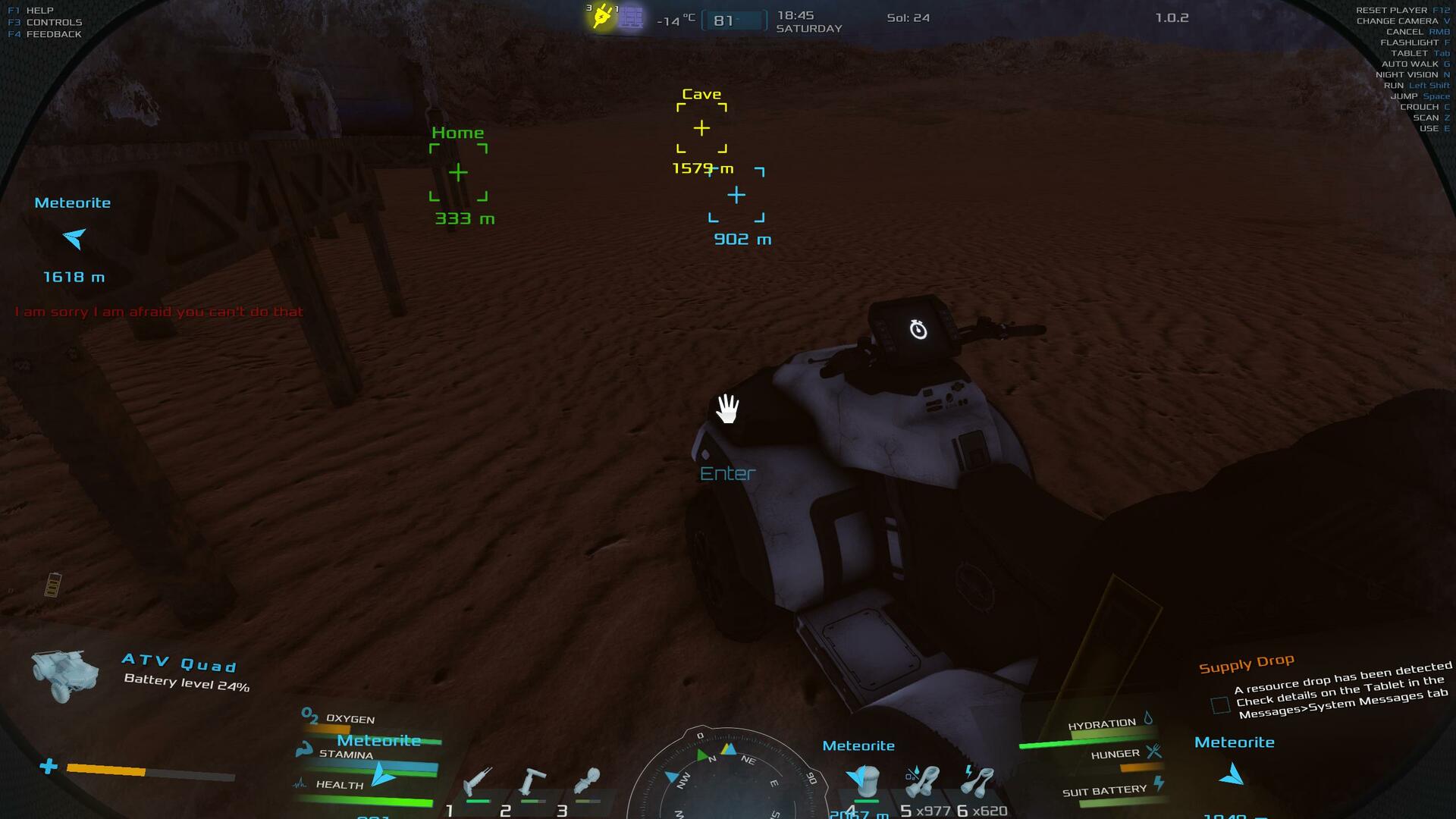Select the canister in hotbar slot 4
This screenshot has height=819, width=1456.
click(866, 781)
